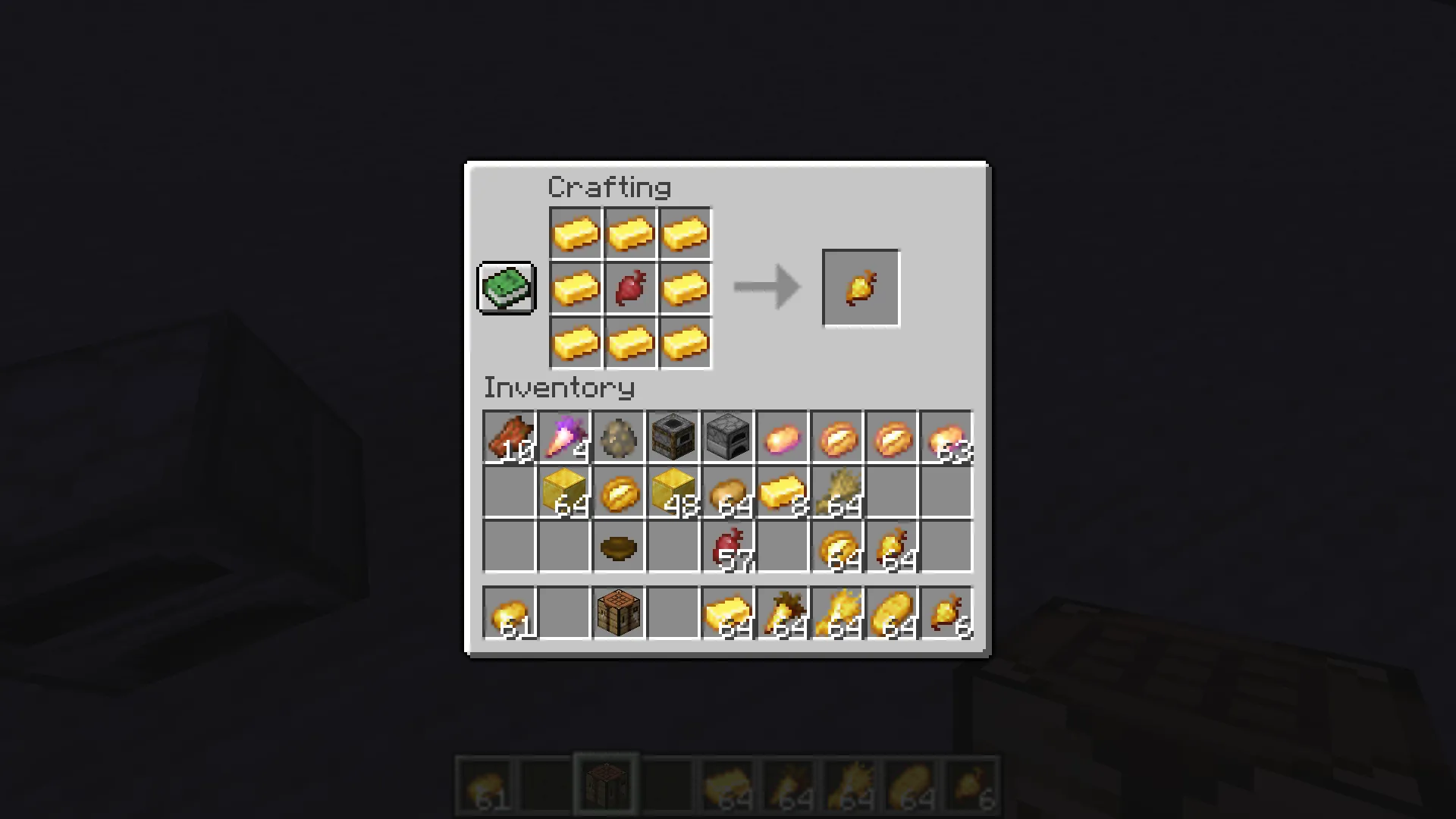The image size is (1456, 819).
Task: Pick the gold ingot in the top-left crafting slot
Action: point(576,233)
